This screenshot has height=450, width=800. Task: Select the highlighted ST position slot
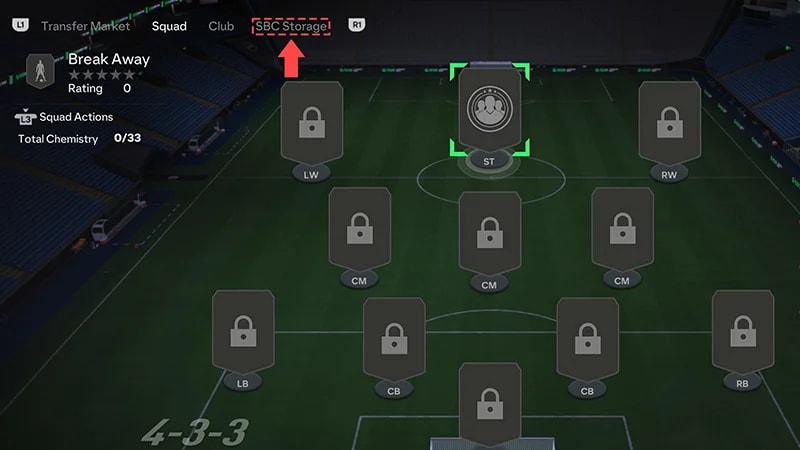[490, 109]
